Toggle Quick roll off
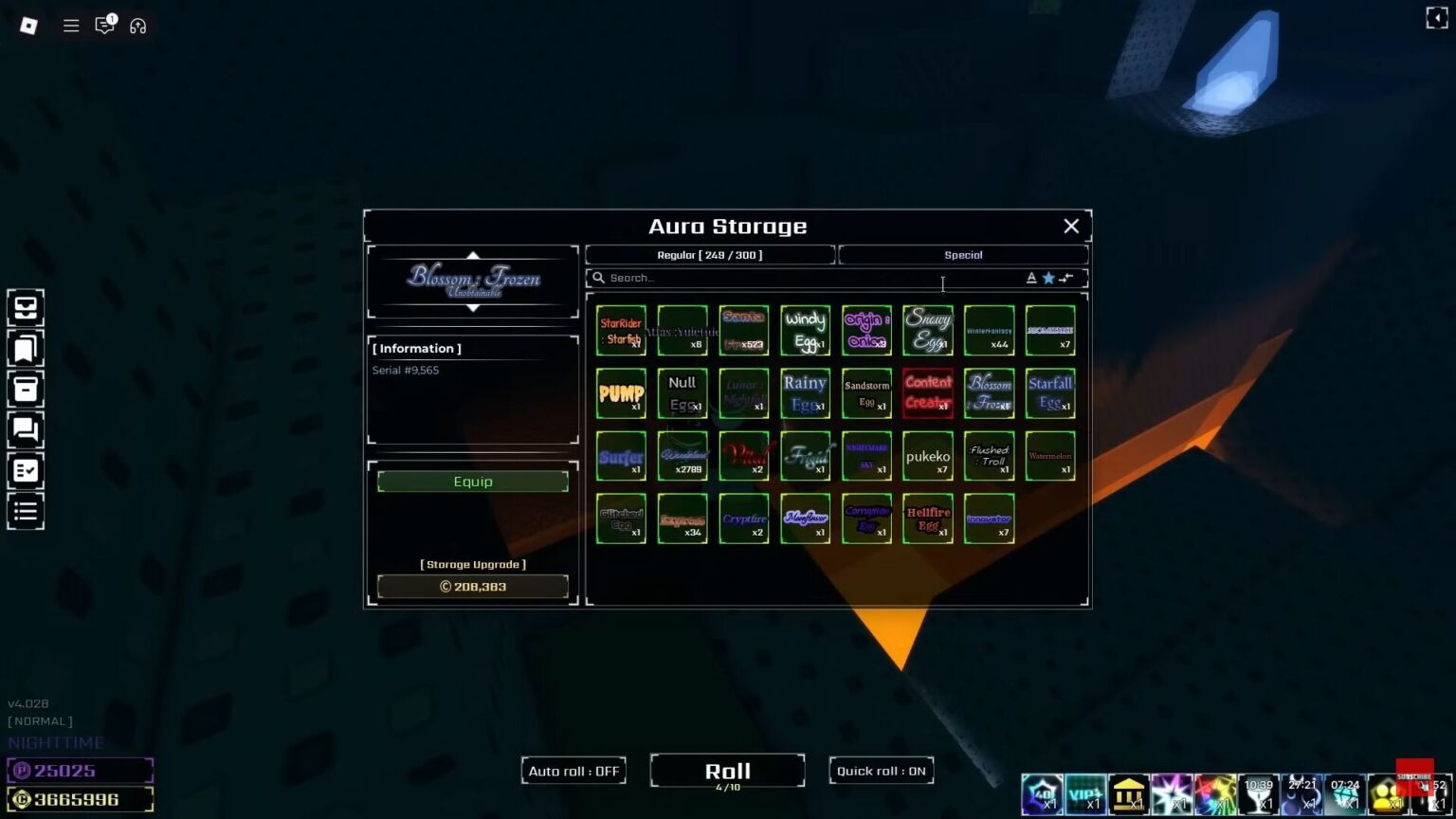1456x819 pixels. pyautogui.click(x=881, y=771)
